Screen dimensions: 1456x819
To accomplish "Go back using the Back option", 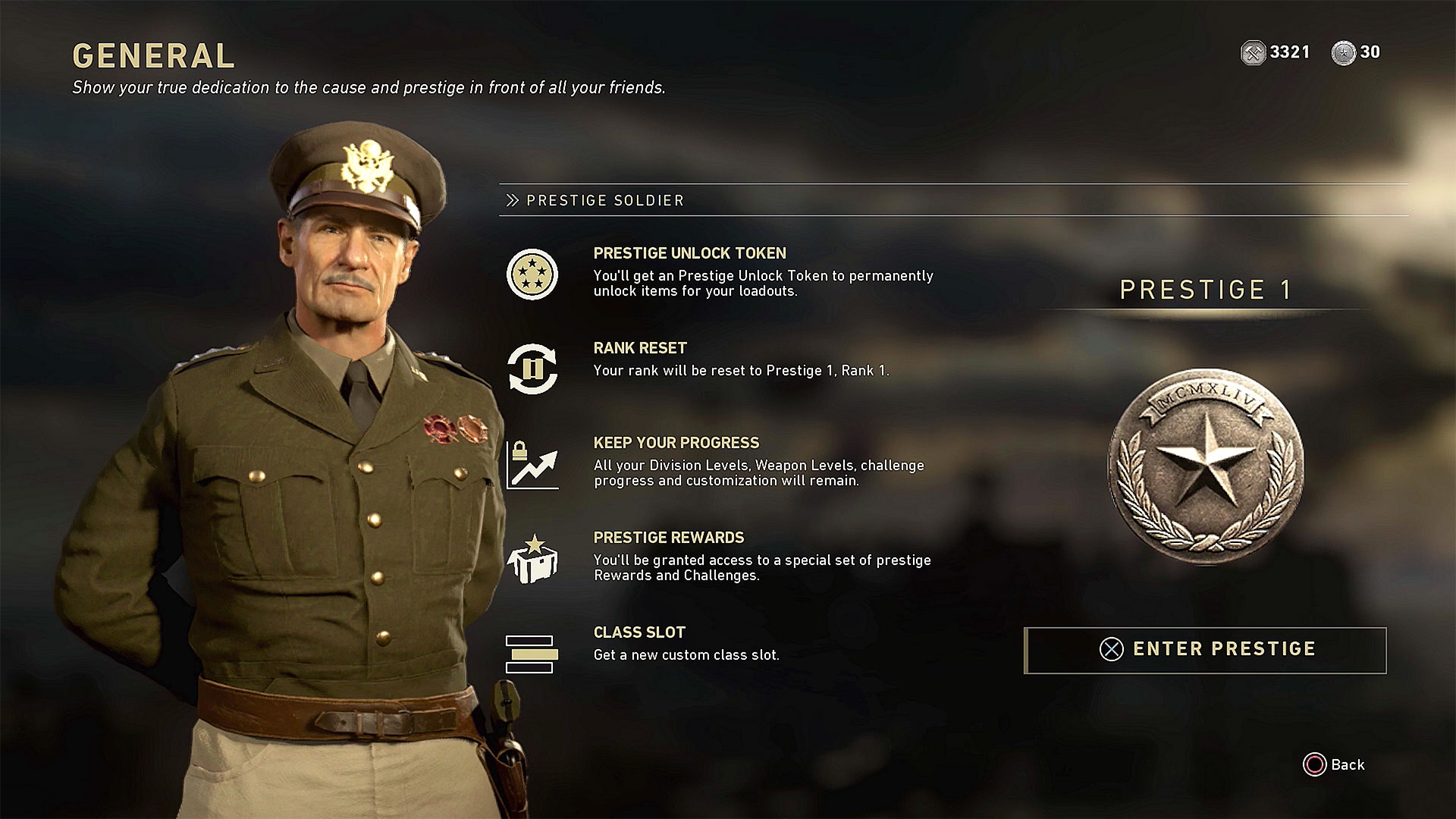I will [1334, 764].
